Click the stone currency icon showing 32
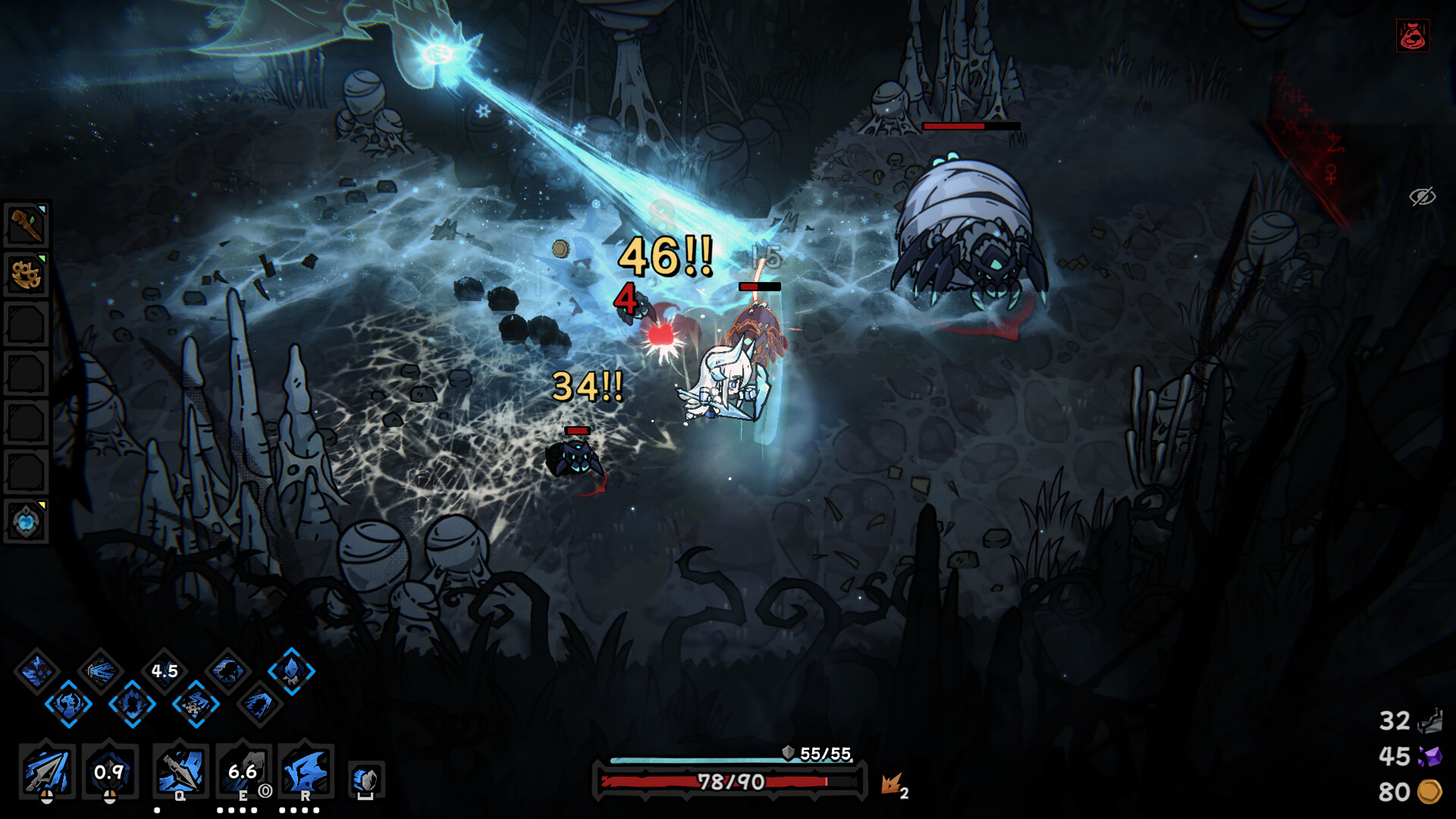Screen dimensions: 1456x819 point(1429,721)
